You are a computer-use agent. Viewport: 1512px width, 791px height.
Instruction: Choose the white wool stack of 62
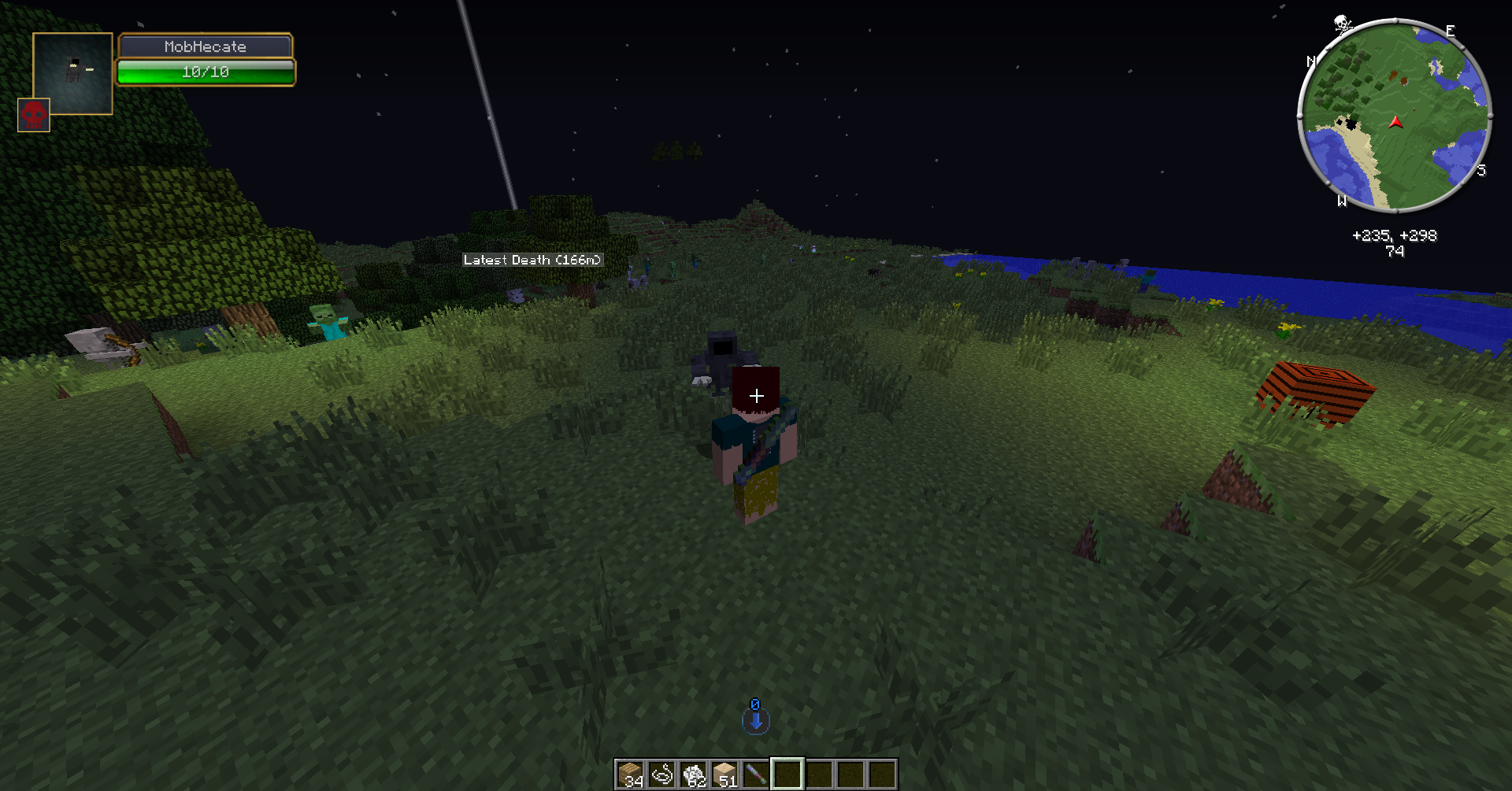click(x=693, y=774)
